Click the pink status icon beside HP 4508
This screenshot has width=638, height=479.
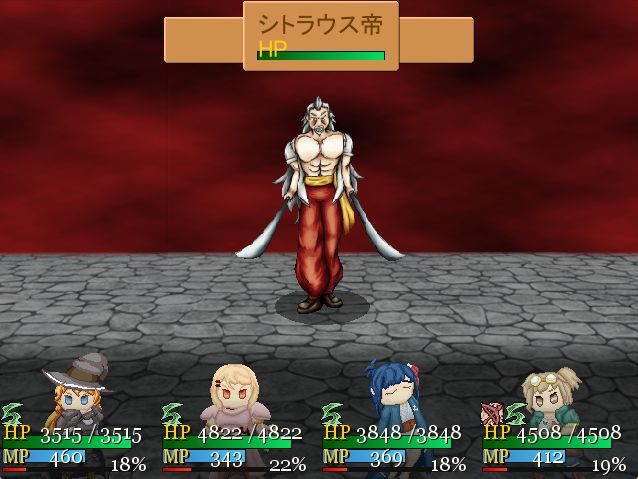point(491,413)
